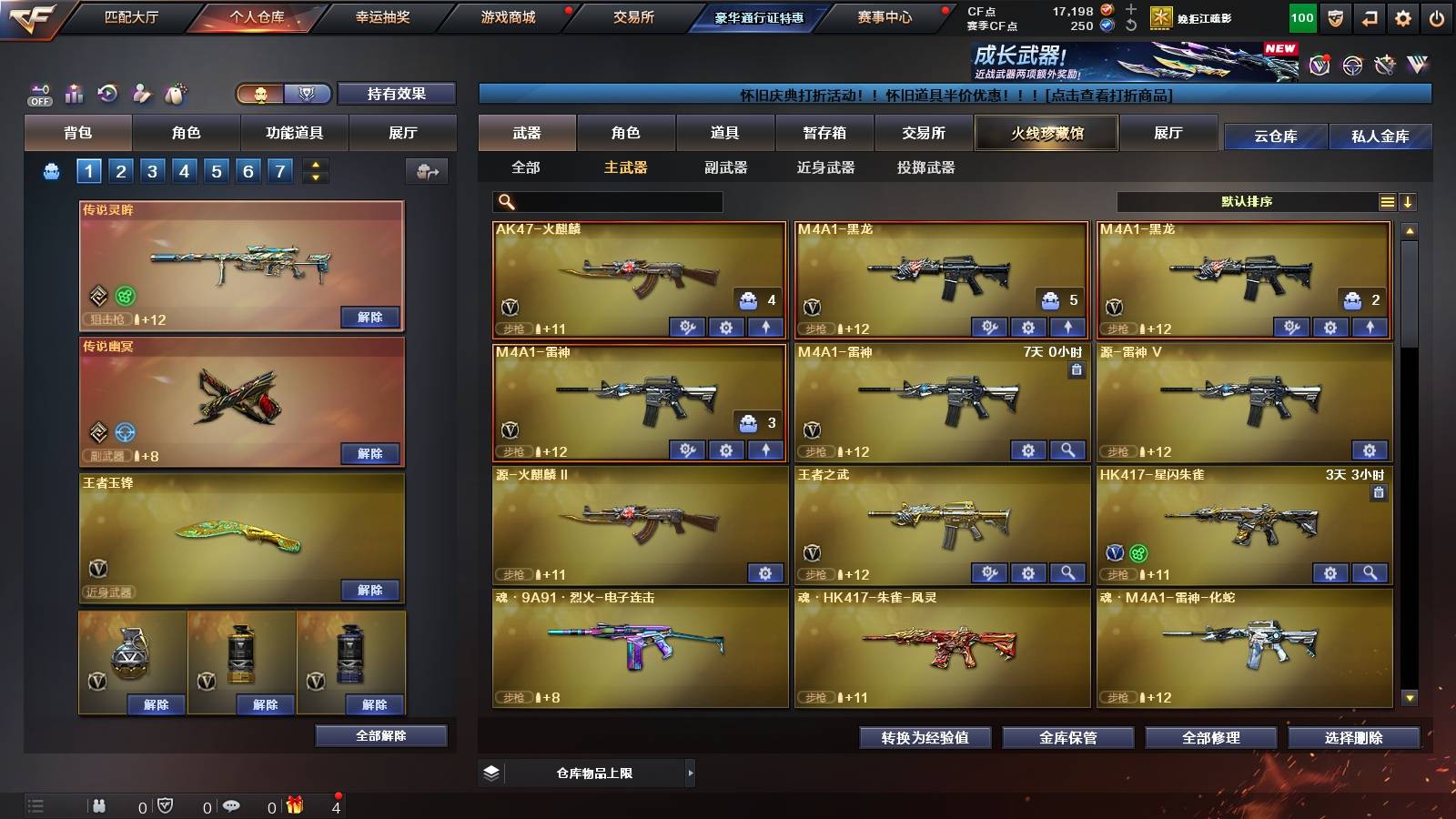Toggle the OFF key switch above backpack panel

(38, 94)
